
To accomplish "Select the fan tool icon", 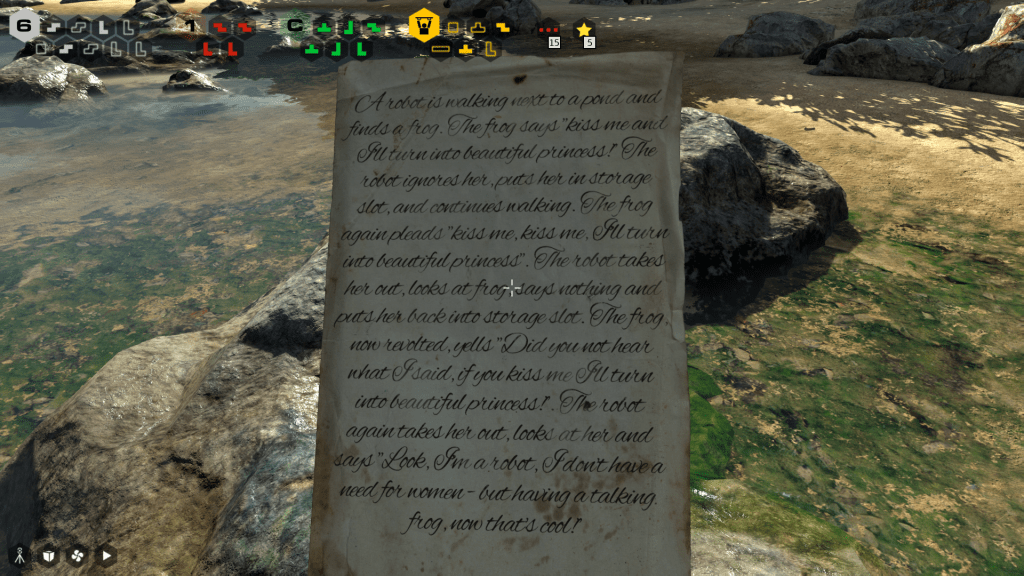I will tap(77, 555).
